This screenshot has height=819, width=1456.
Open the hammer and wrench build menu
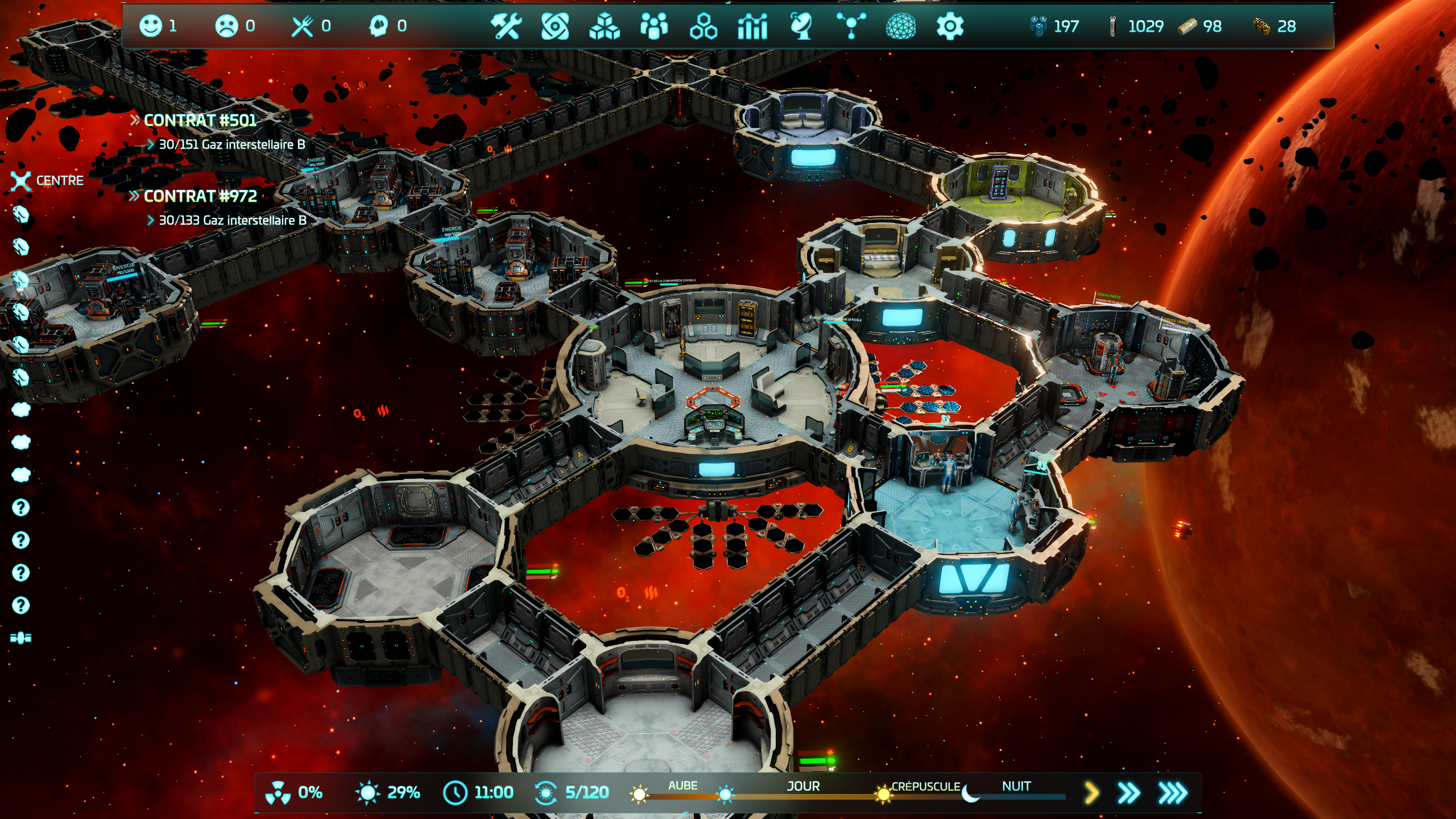tap(506, 26)
